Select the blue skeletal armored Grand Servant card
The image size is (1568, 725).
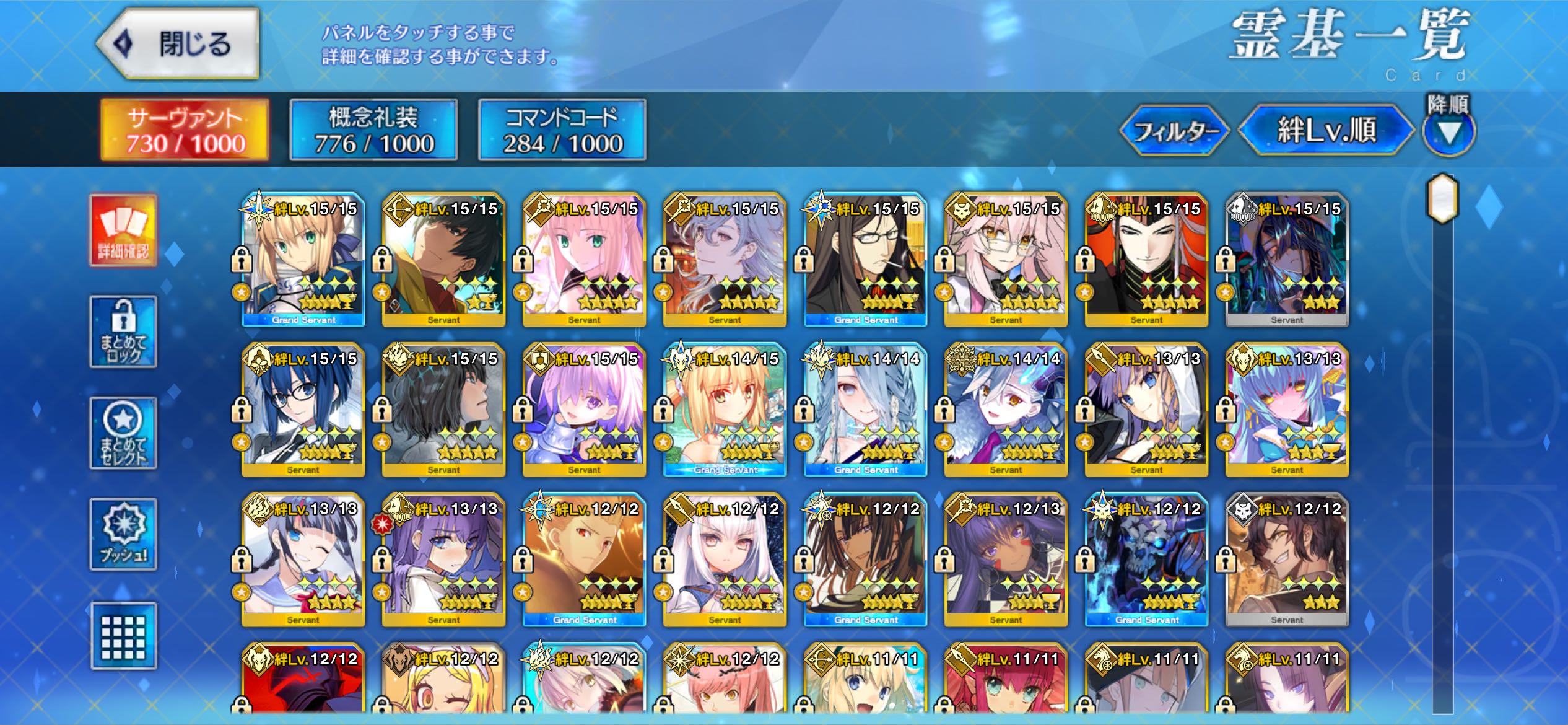(x=1146, y=560)
